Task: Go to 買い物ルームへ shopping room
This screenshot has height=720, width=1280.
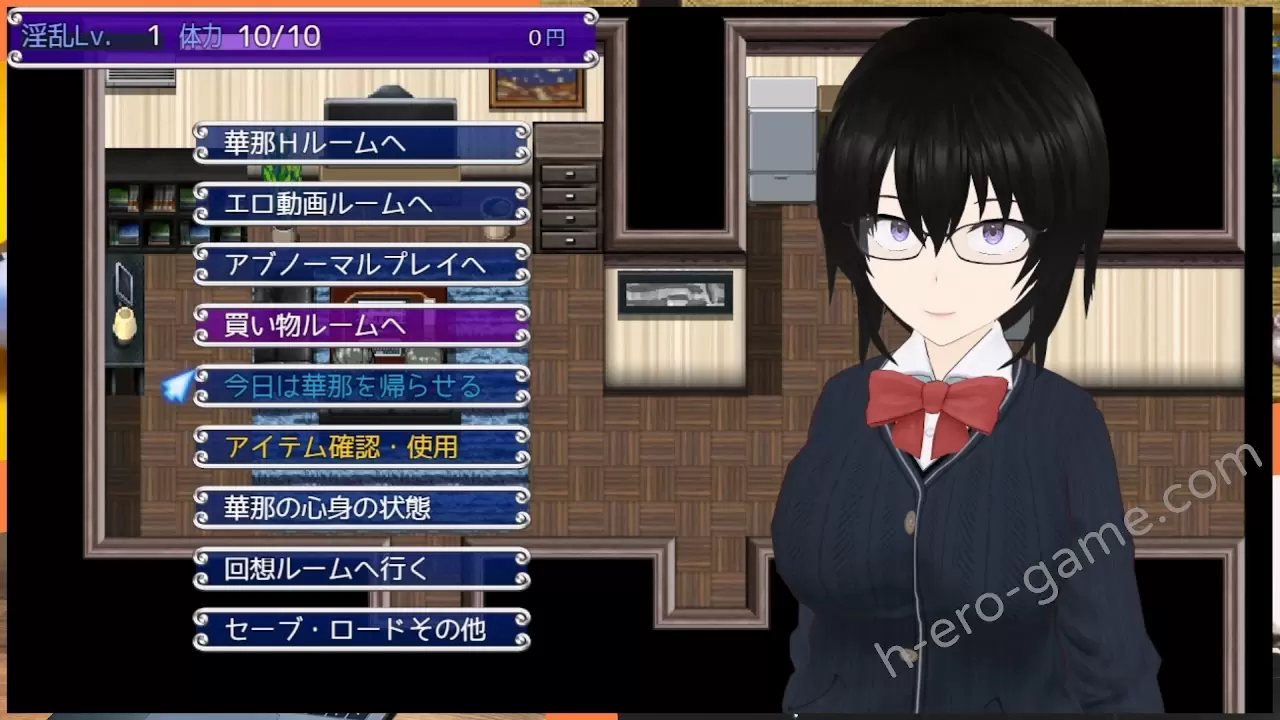Action: pos(361,326)
